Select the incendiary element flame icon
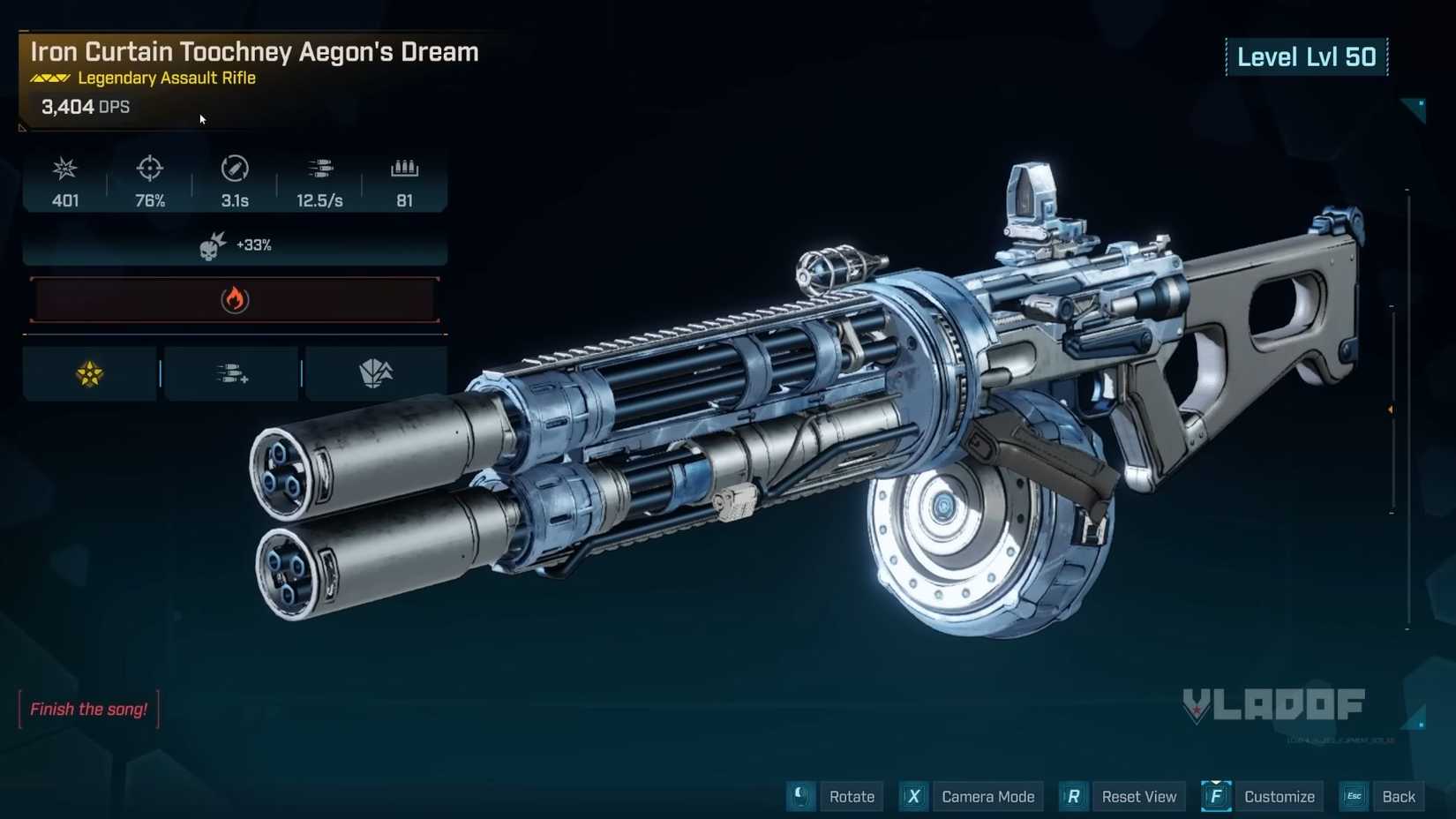Image resolution: width=1456 pixels, height=819 pixels. click(x=234, y=299)
